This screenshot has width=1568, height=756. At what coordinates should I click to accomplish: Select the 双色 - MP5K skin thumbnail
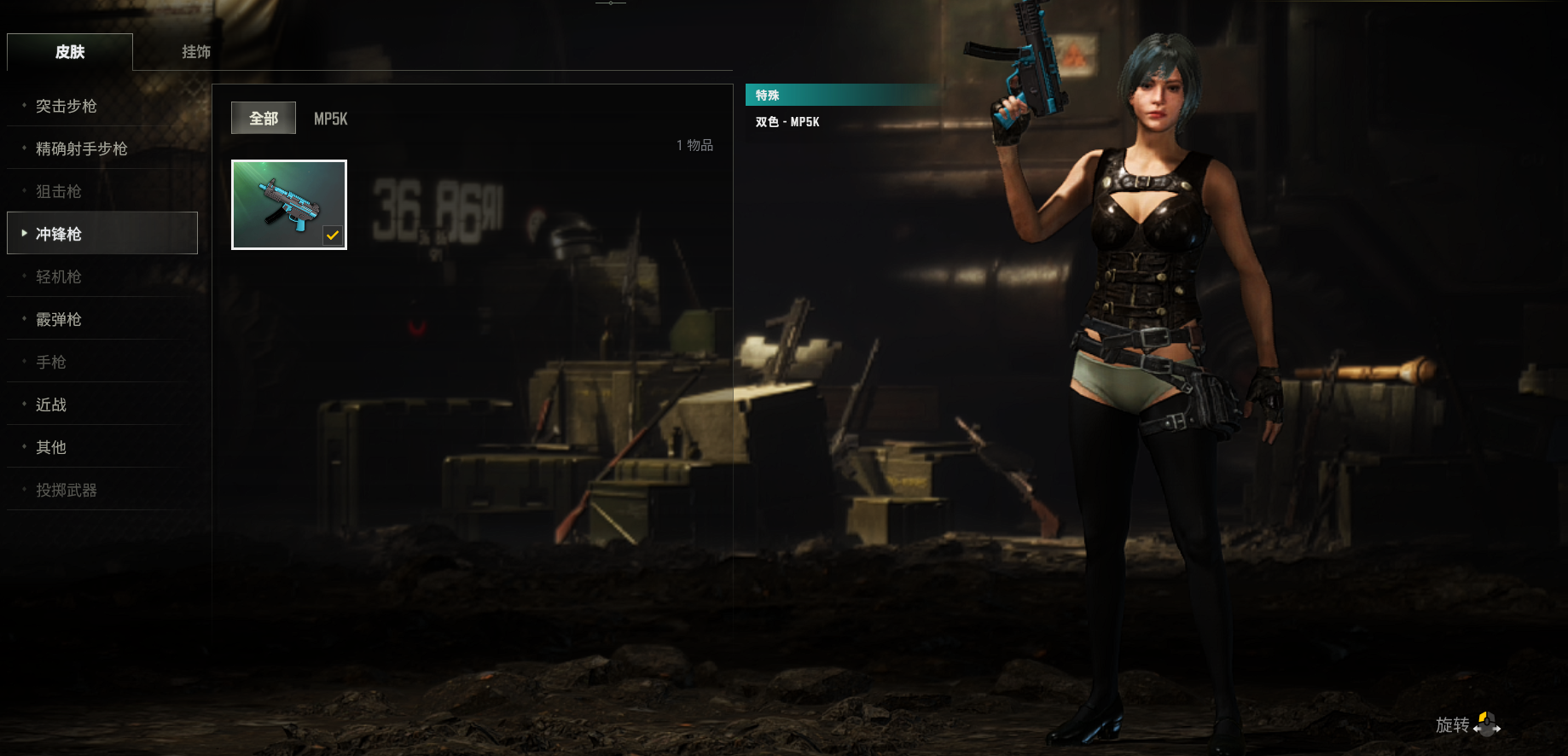click(288, 205)
